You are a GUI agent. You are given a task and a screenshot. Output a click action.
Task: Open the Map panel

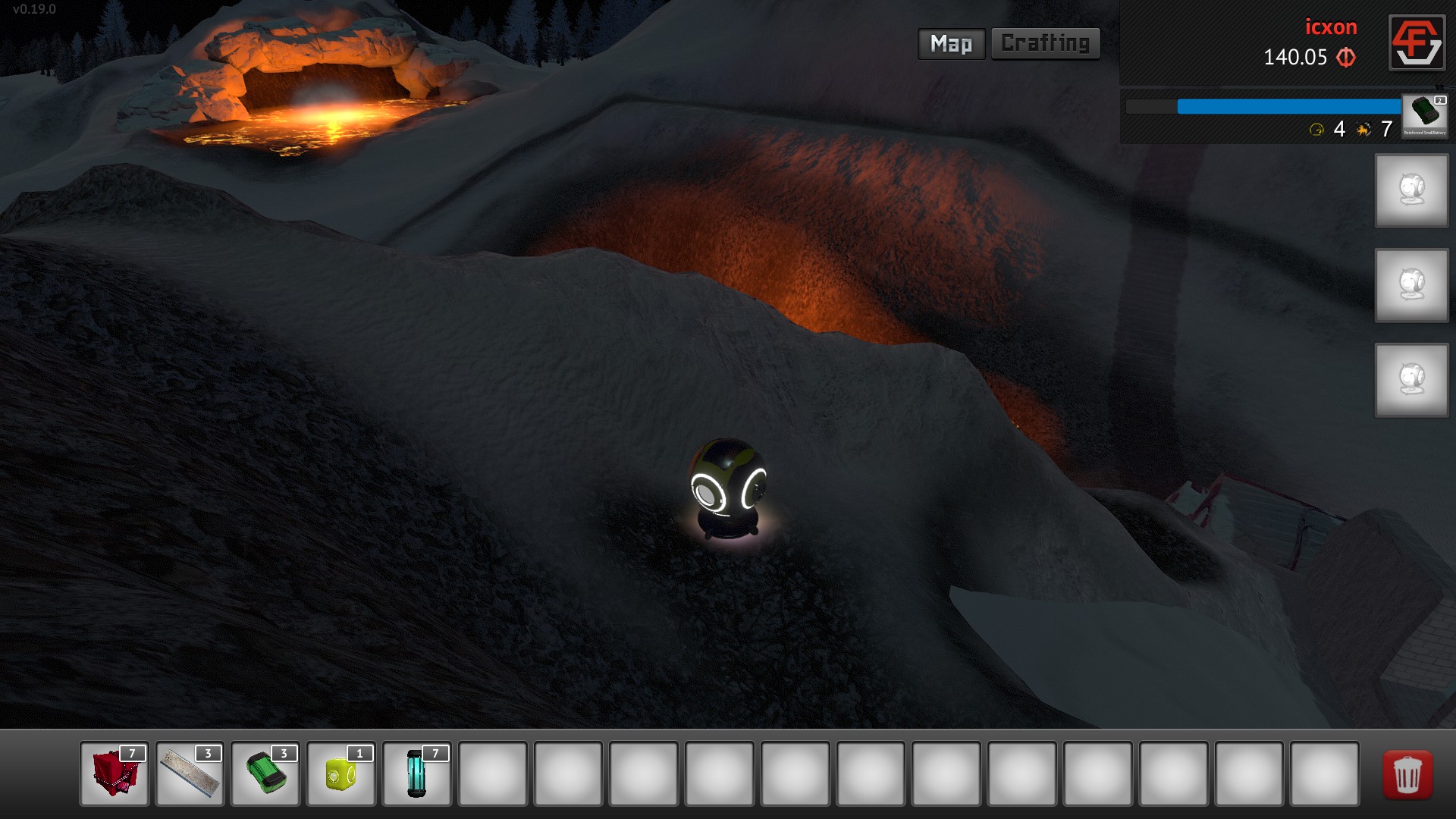point(951,44)
